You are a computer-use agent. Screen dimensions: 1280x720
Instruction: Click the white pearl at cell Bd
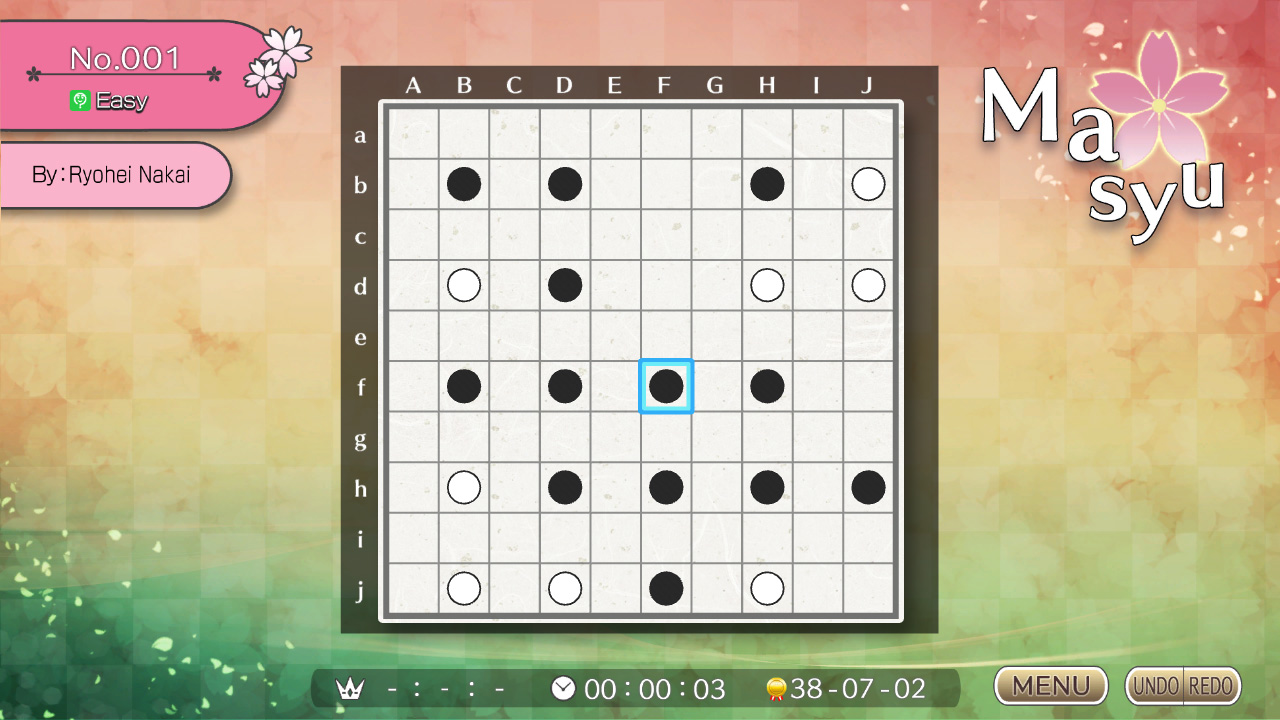pos(463,285)
